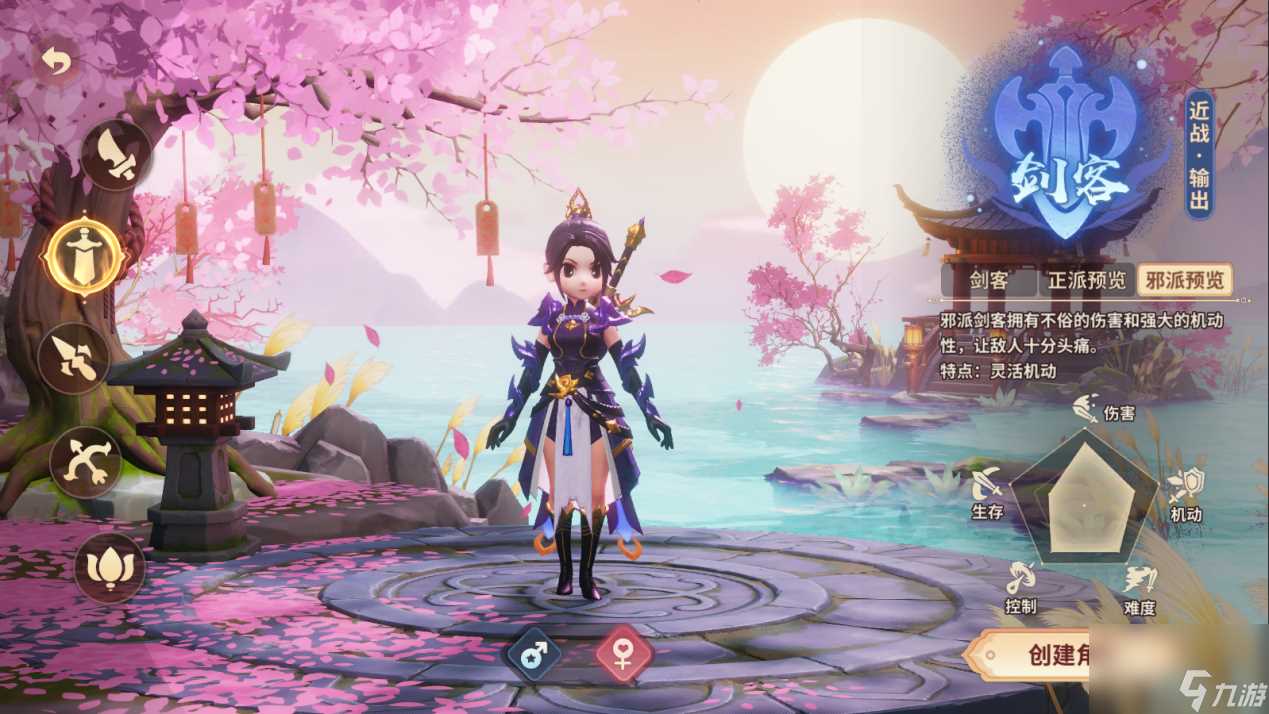Switch character gender to male
1269x714 pixels.
[533, 655]
